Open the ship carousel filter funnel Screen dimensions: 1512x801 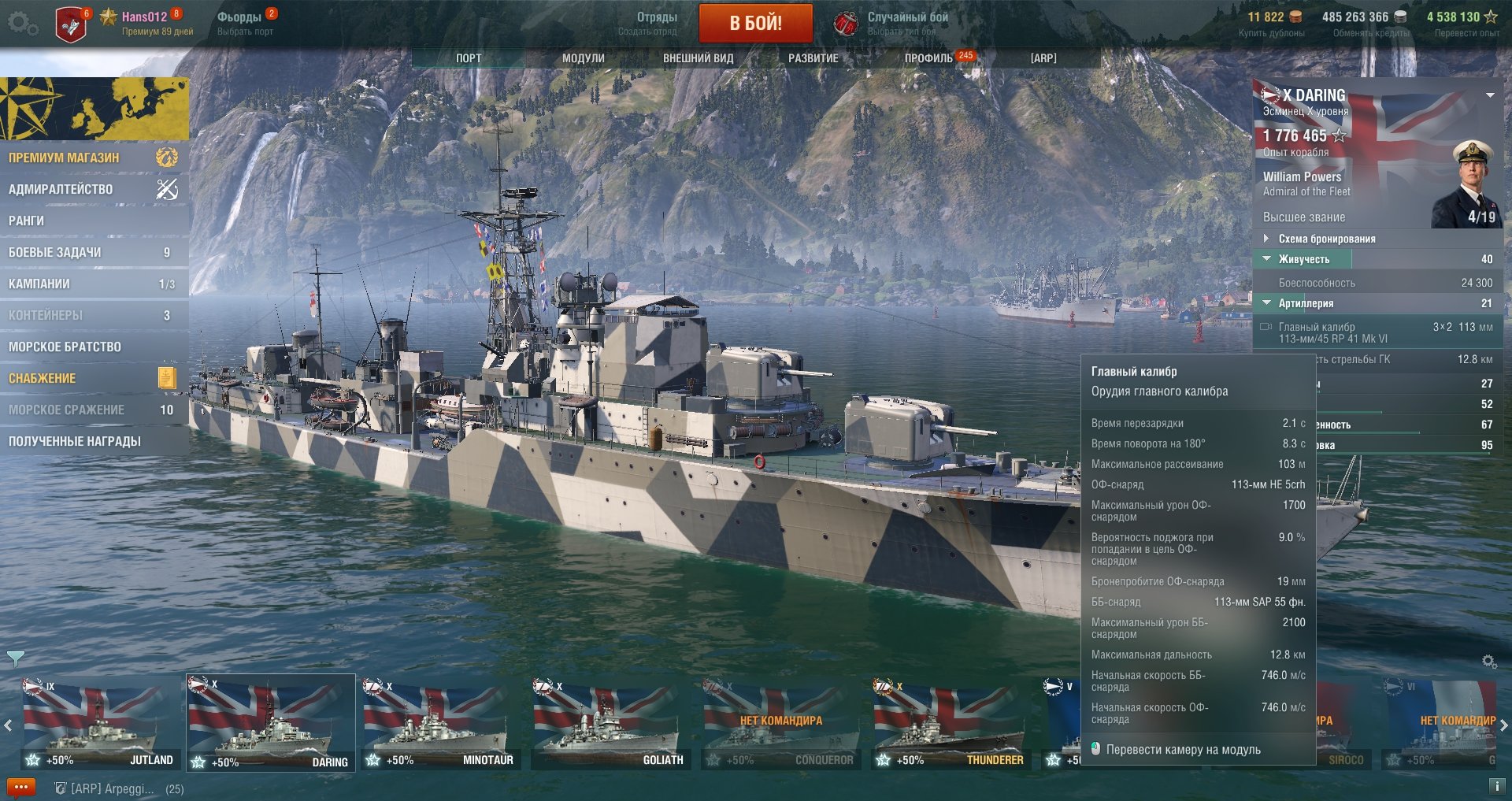[15, 658]
